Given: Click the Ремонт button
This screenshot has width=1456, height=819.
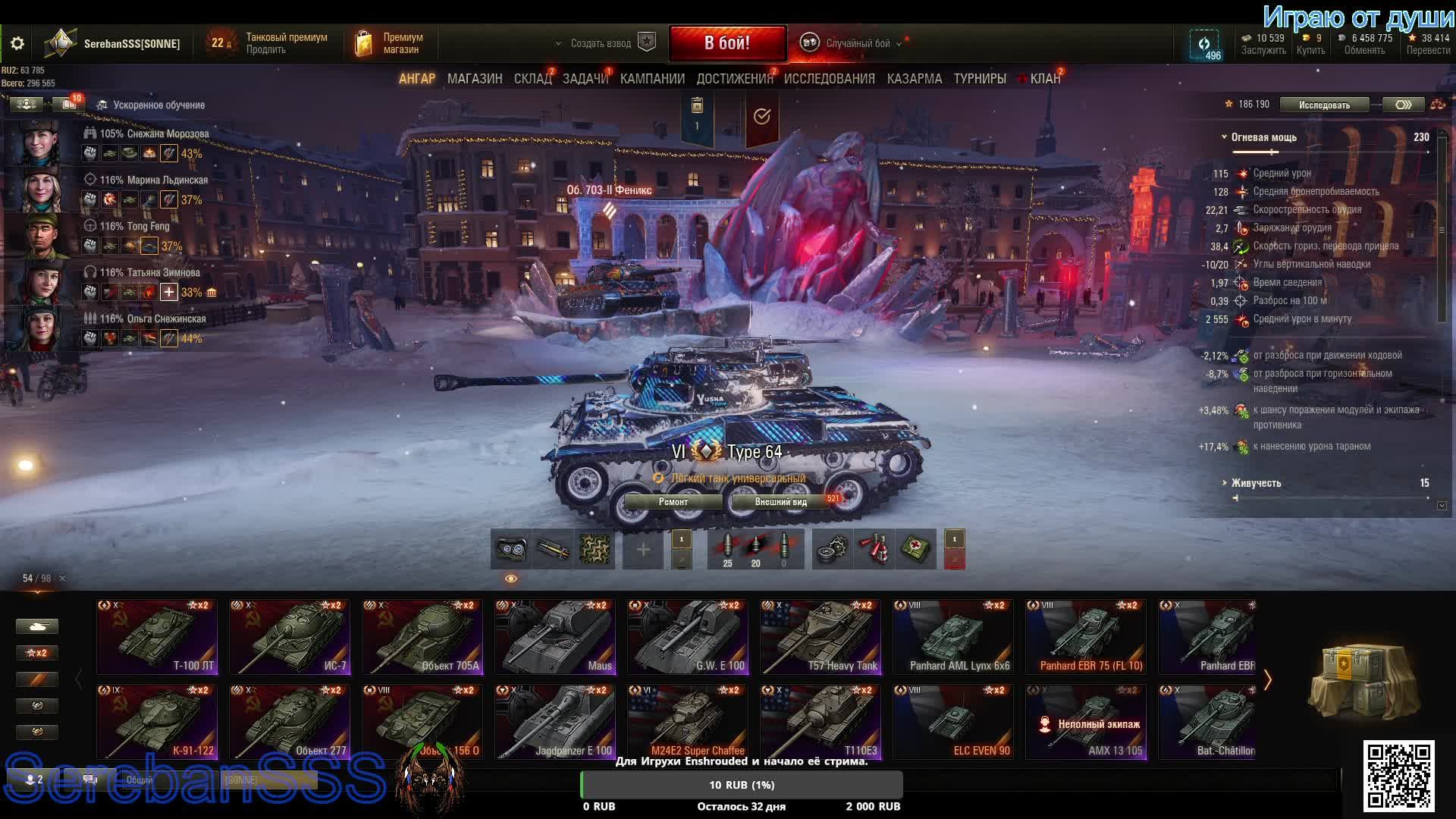Looking at the screenshot, I should [x=673, y=502].
